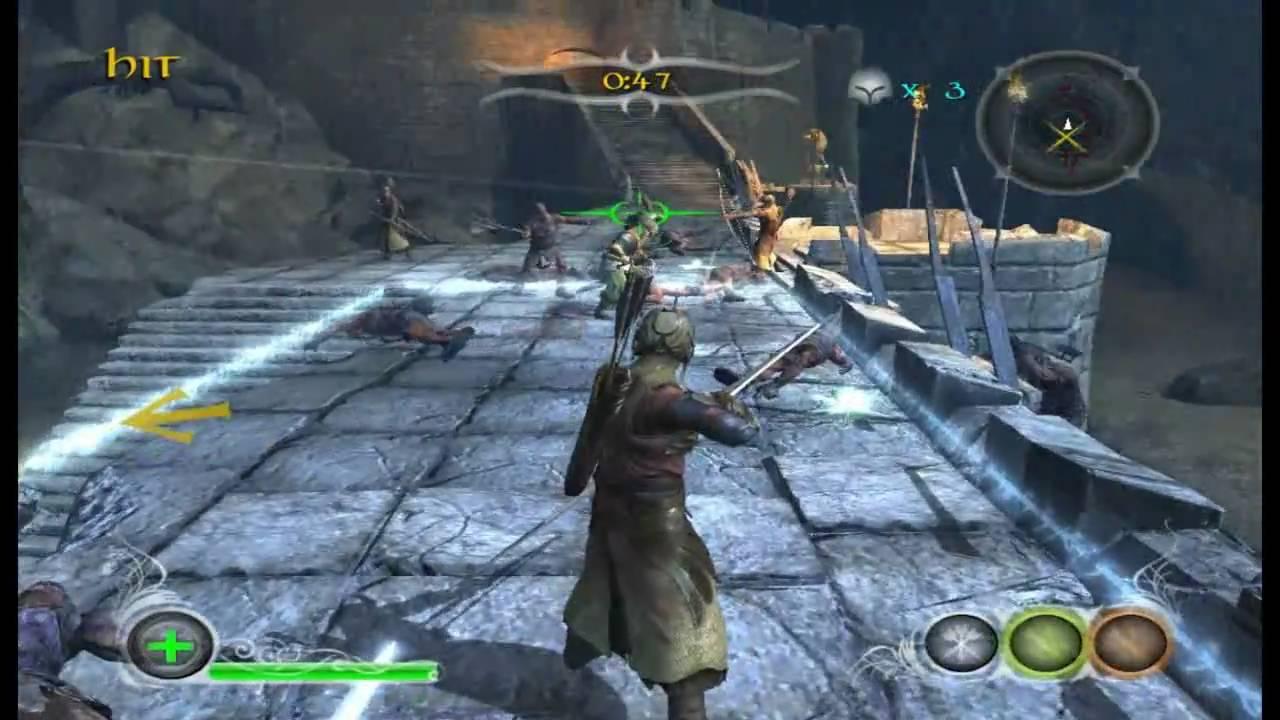The height and width of the screenshot is (720, 1280).
Task: Click the yellow objective direction arrow
Action: [x=176, y=414]
